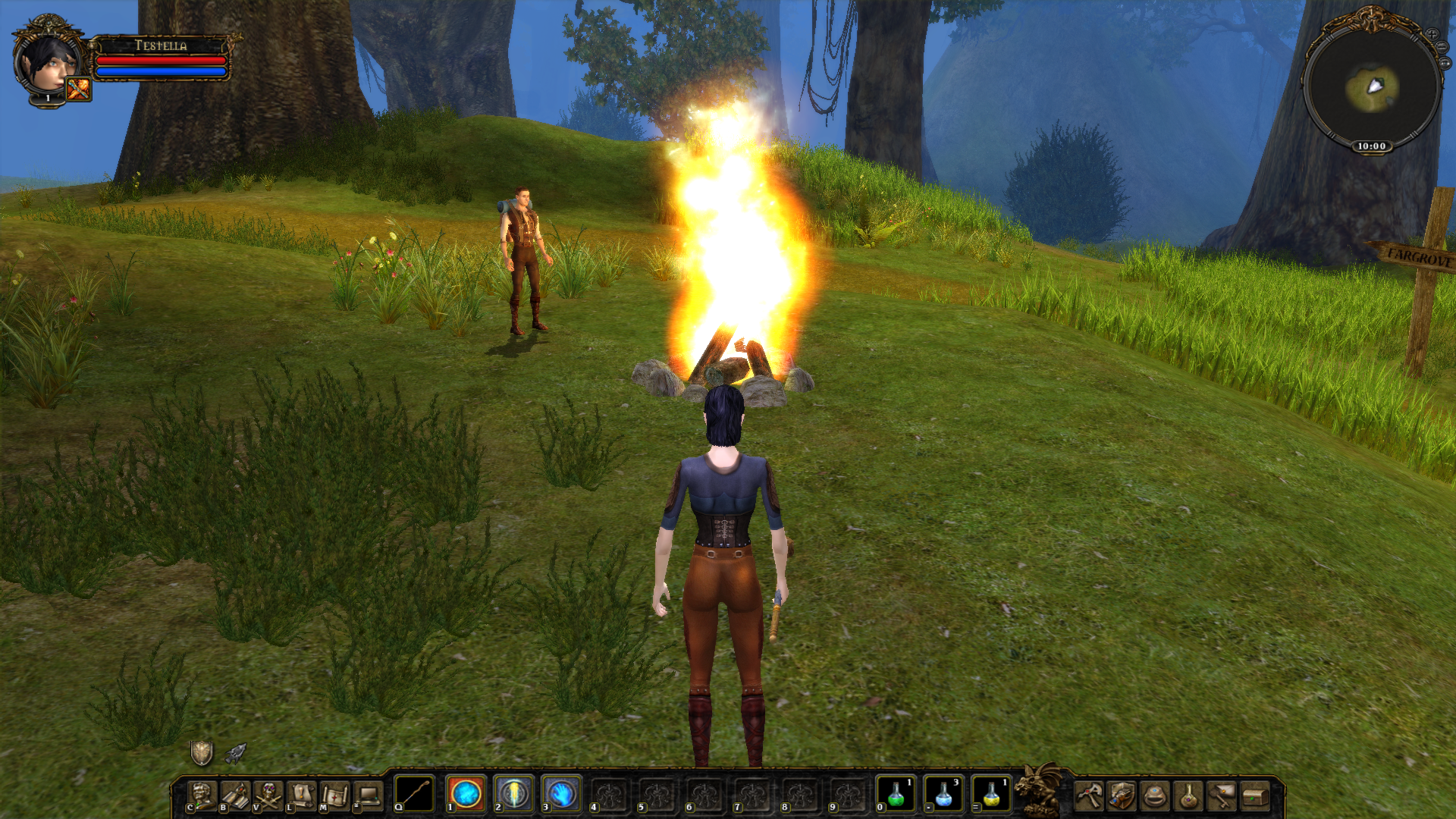
Task: Use the glowing blue hand spell
Action: [x=562, y=794]
